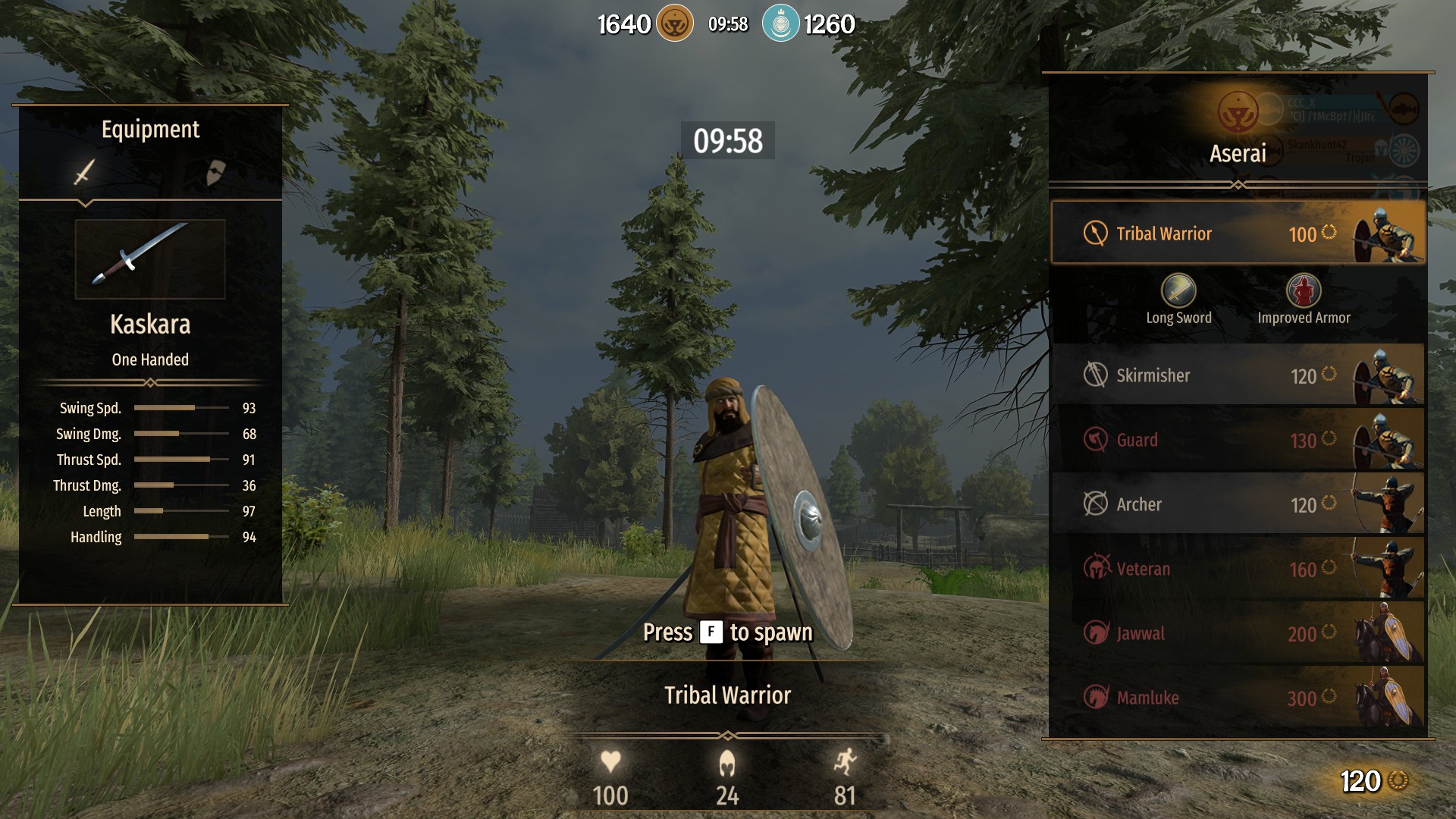1456x819 pixels.
Task: Show the shield equipment tab
Action: (x=215, y=172)
